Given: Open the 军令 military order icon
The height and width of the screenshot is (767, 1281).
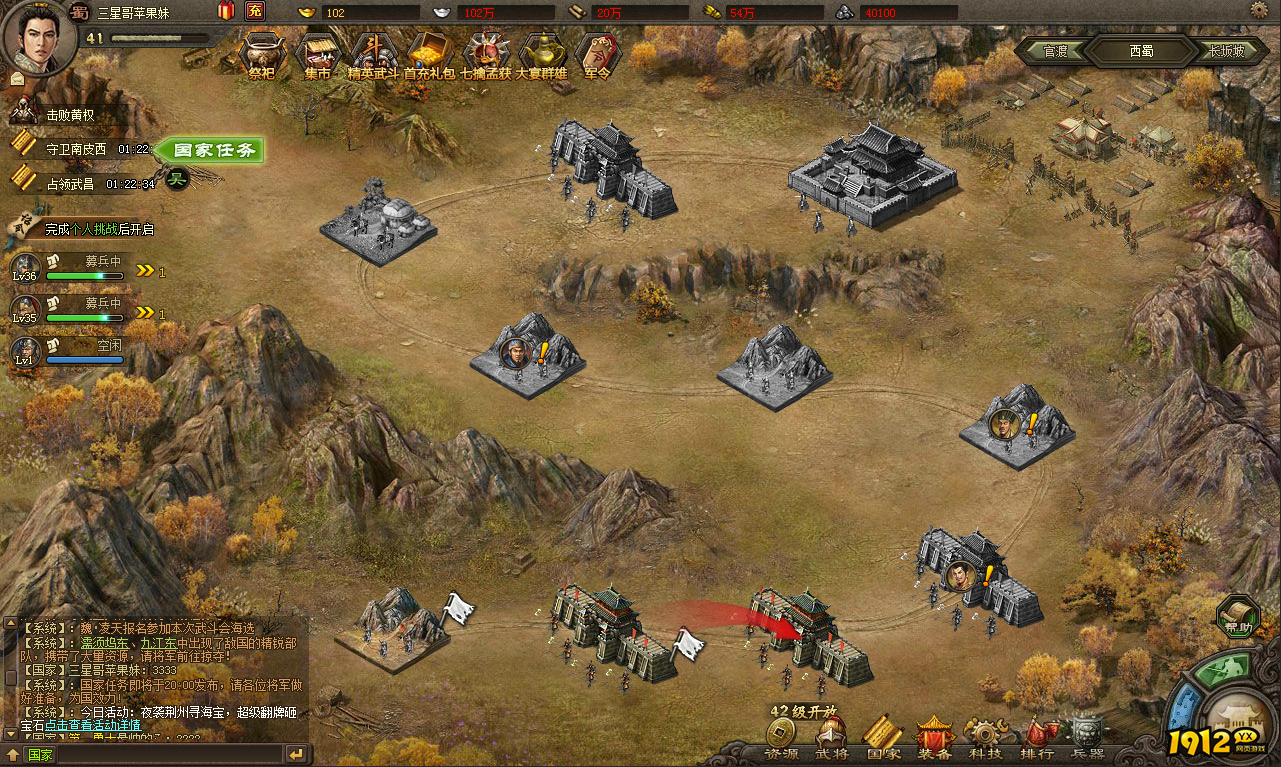Looking at the screenshot, I should point(597,54).
